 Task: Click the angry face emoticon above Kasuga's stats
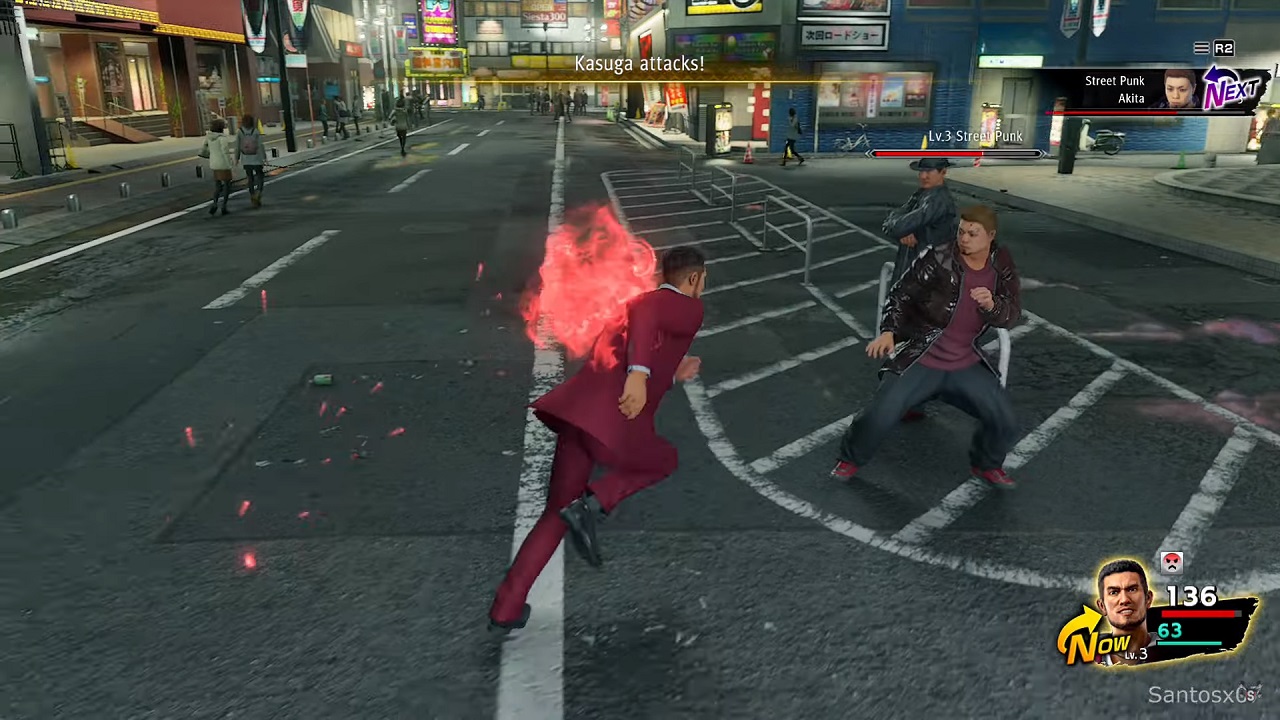[x=1171, y=561]
